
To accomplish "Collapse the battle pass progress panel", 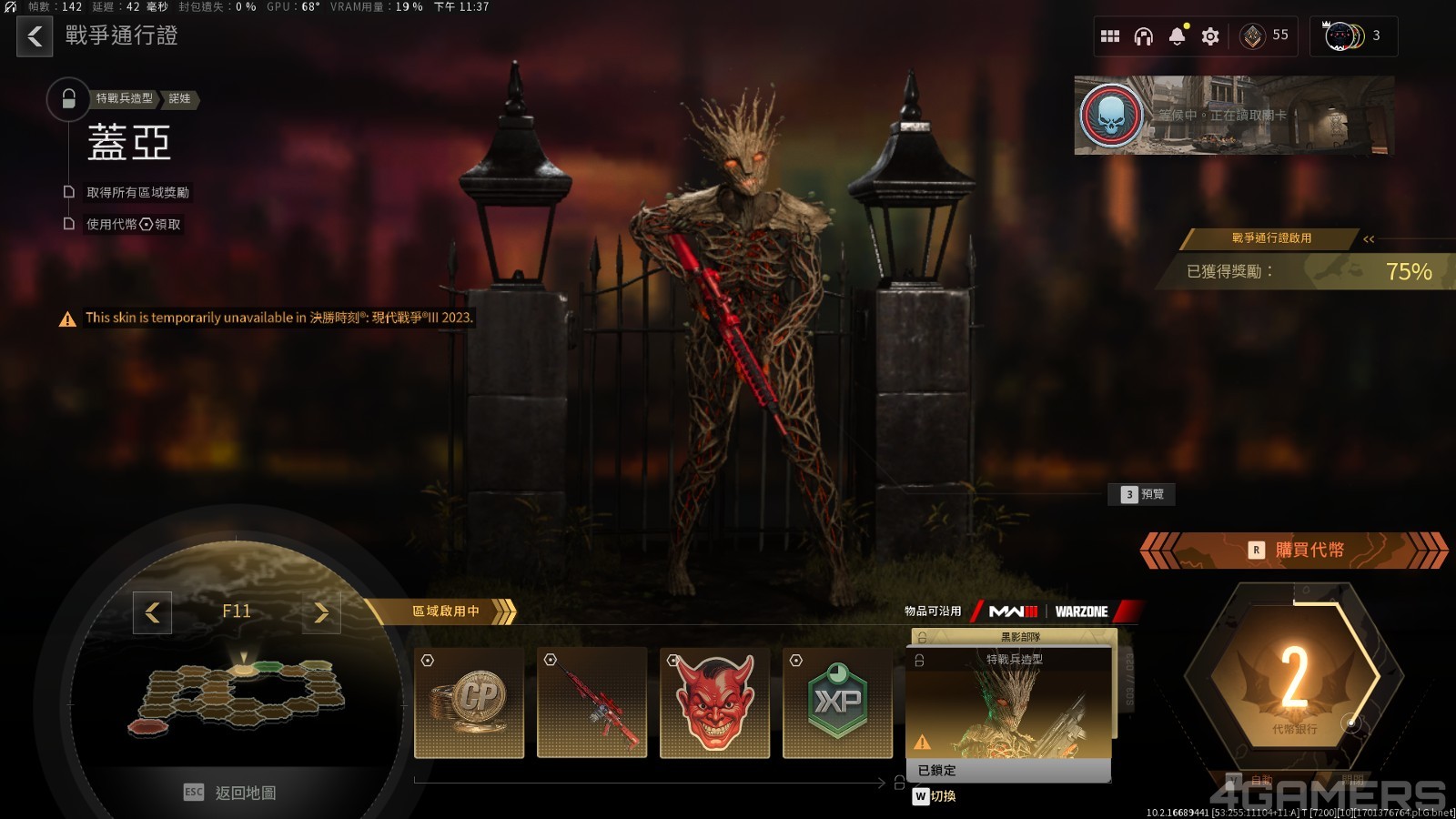I will (x=1369, y=238).
